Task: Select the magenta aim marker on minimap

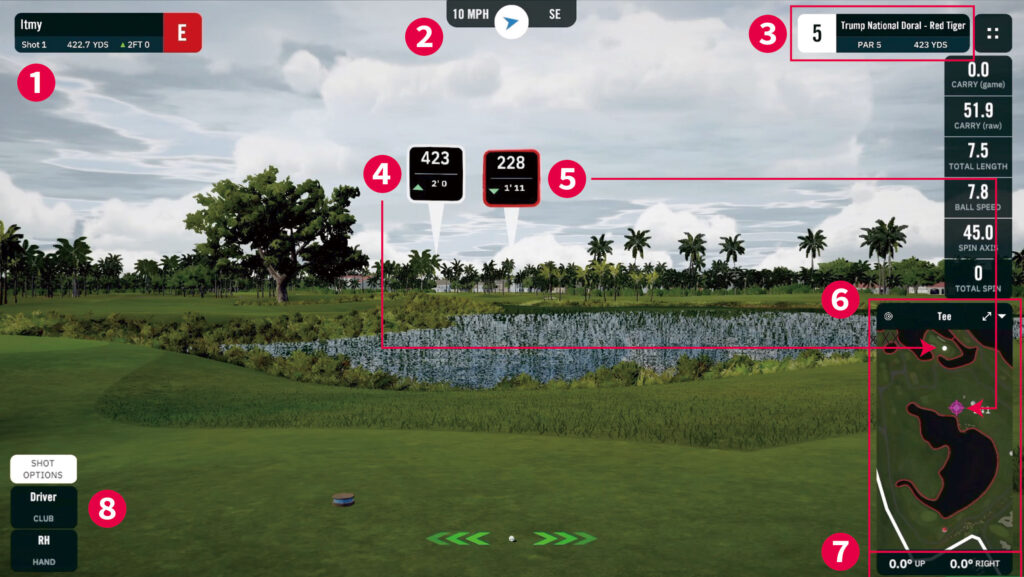Action: [x=956, y=407]
